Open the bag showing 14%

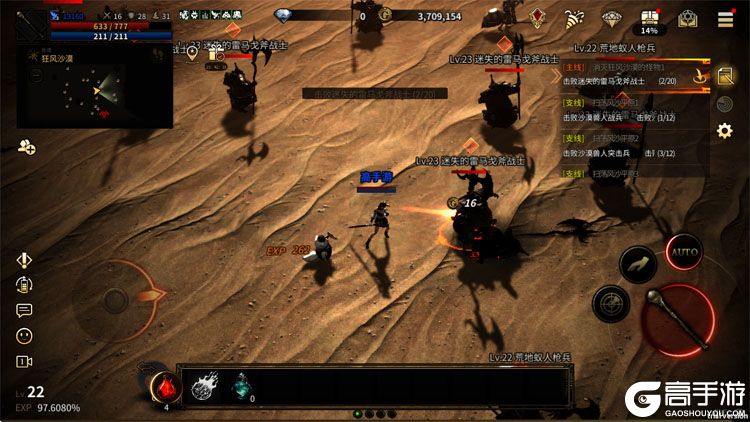pyautogui.click(x=650, y=18)
